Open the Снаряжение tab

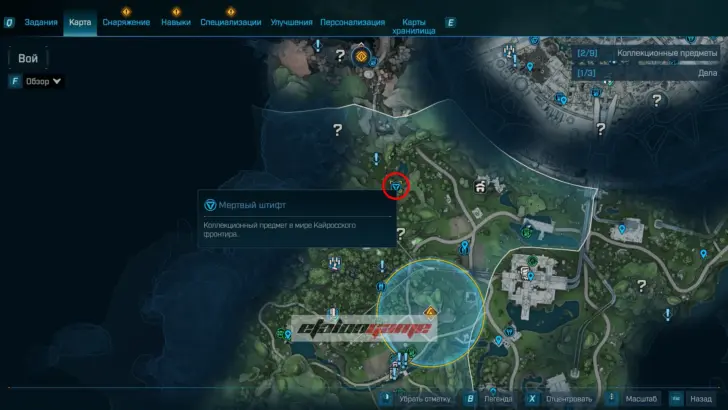126,21
